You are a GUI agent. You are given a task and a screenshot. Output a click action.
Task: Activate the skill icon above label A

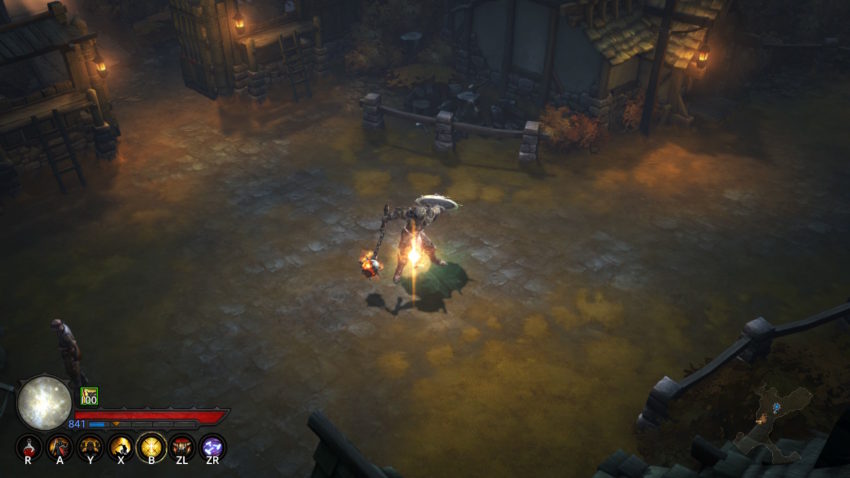[60, 446]
